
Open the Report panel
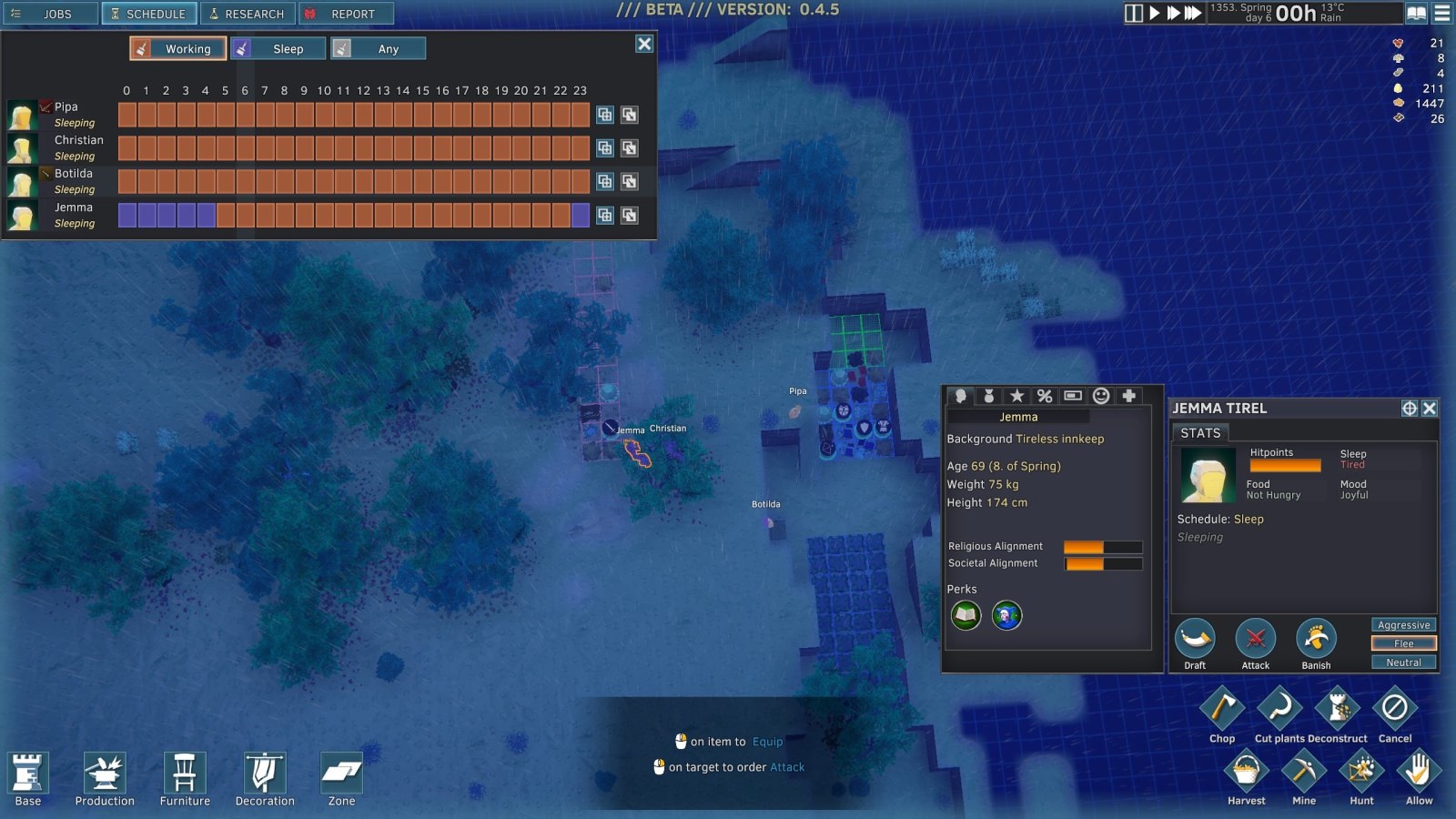coord(346,14)
